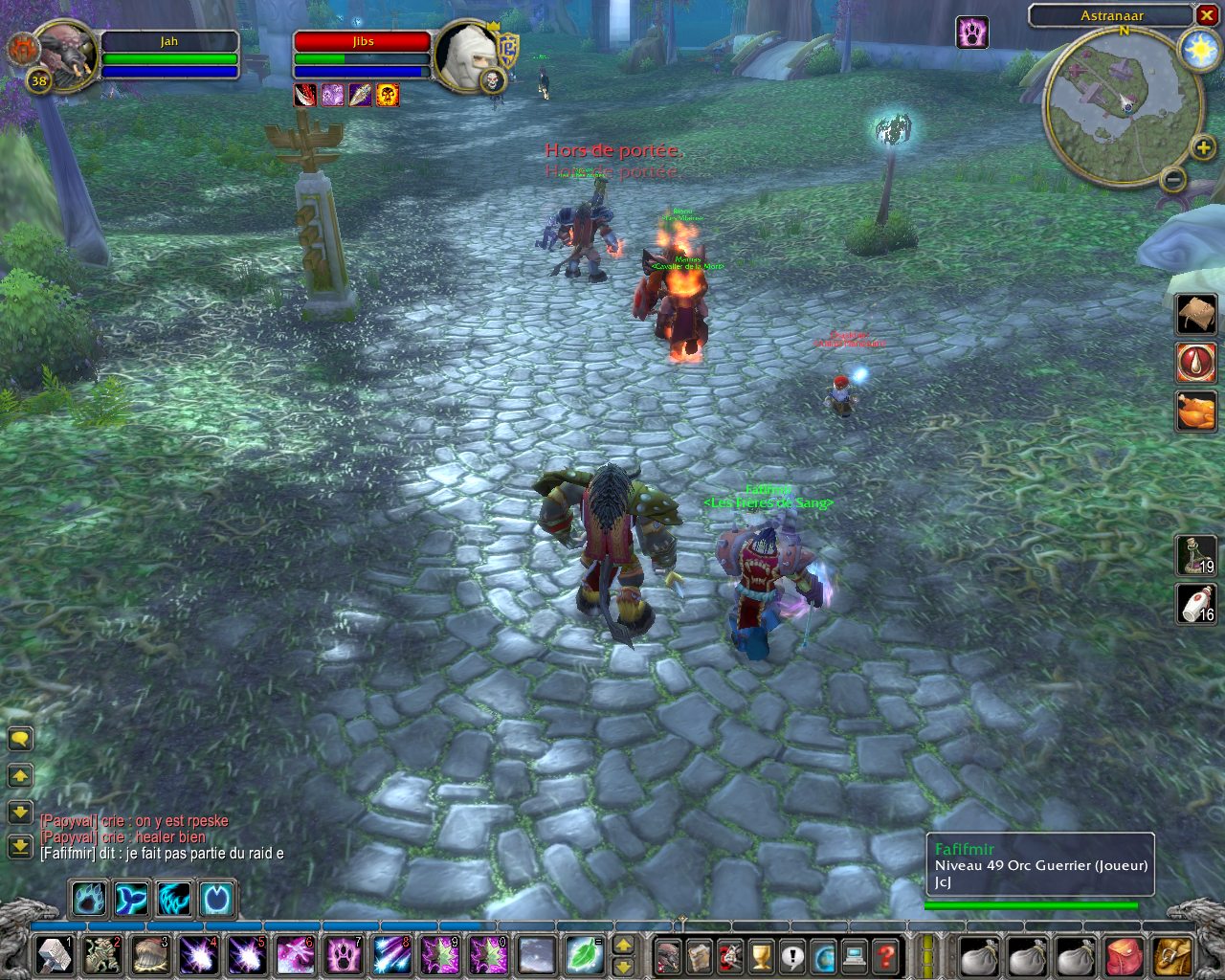
Task: Activate the green leaf ability
Action: tap(582, 955)
